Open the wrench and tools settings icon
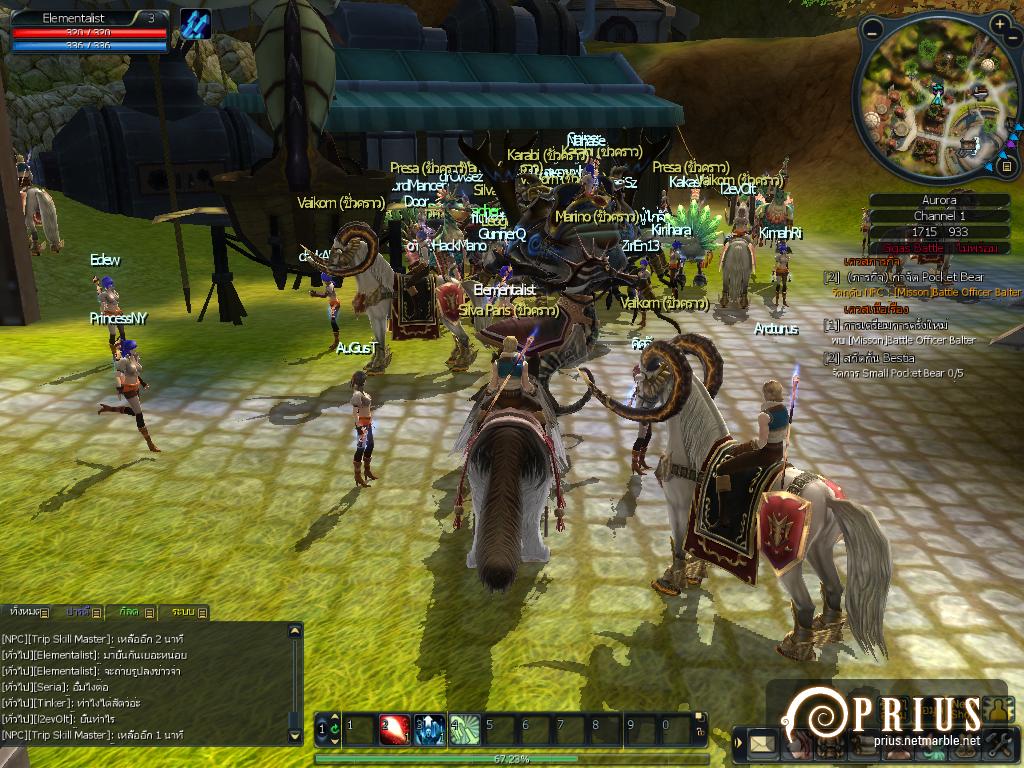 coord(1000,743)
